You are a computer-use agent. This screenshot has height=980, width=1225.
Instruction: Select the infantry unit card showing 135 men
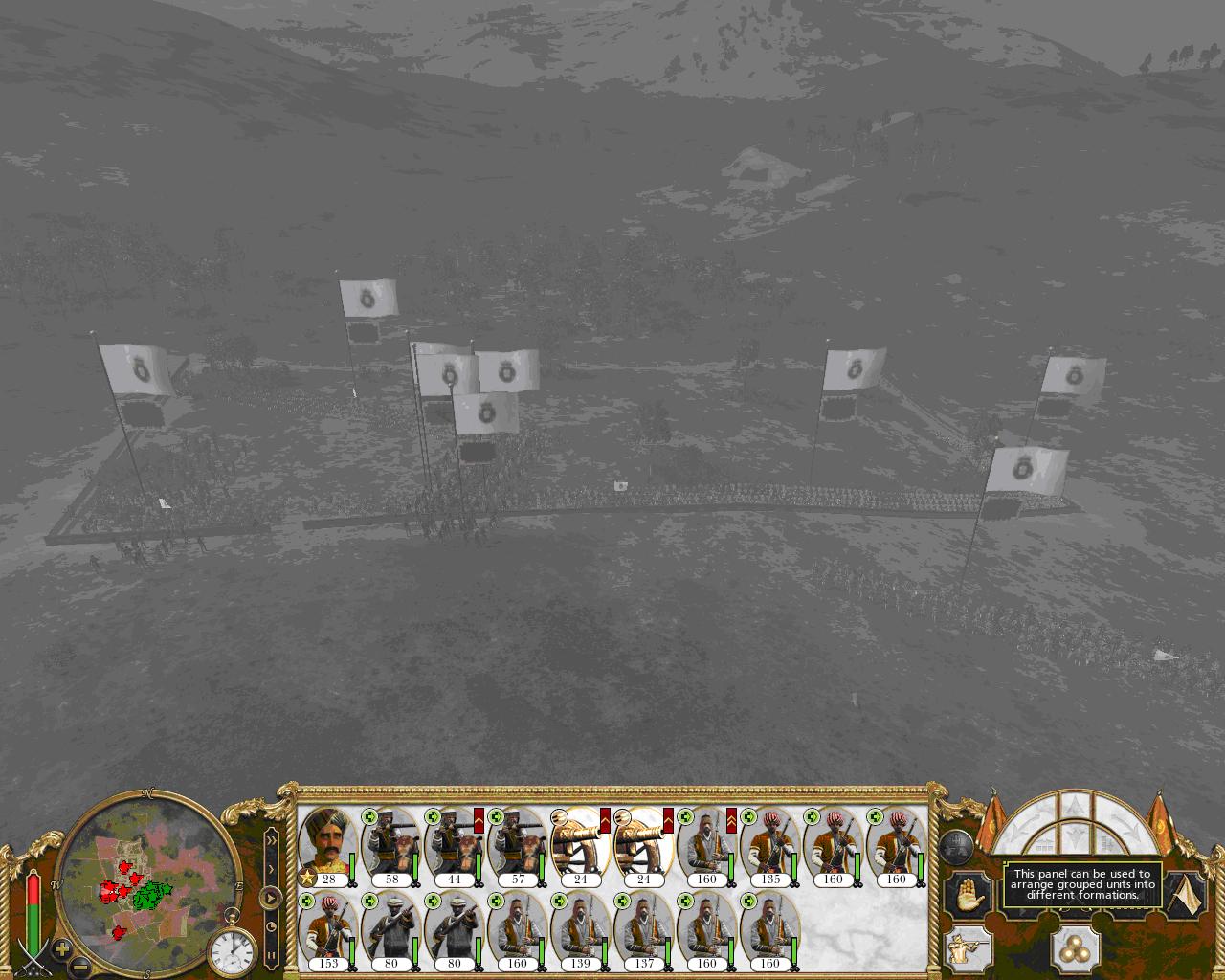pyautogui.click(x=770, y=845)
